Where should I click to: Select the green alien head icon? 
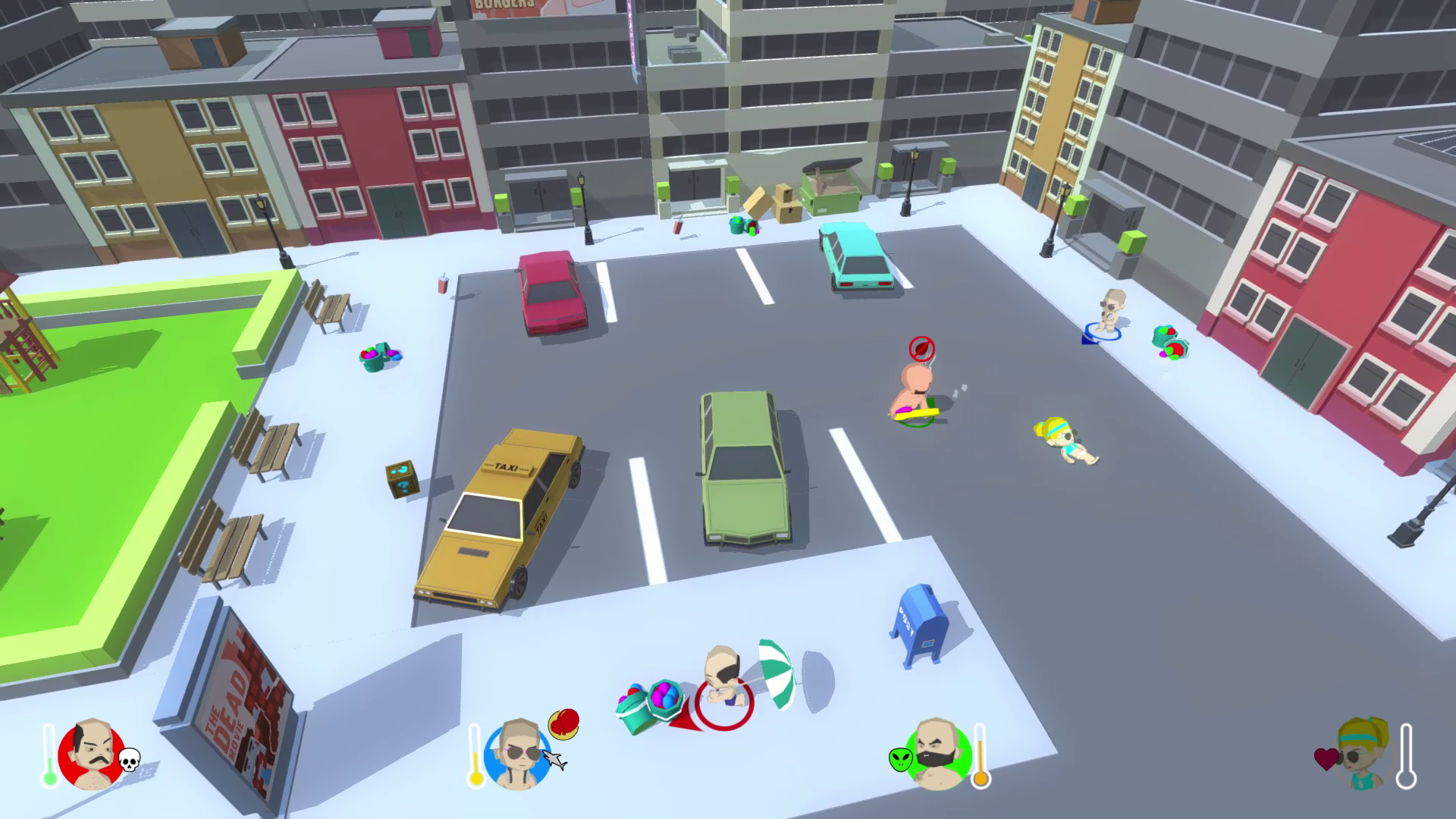tap(901, 758)
